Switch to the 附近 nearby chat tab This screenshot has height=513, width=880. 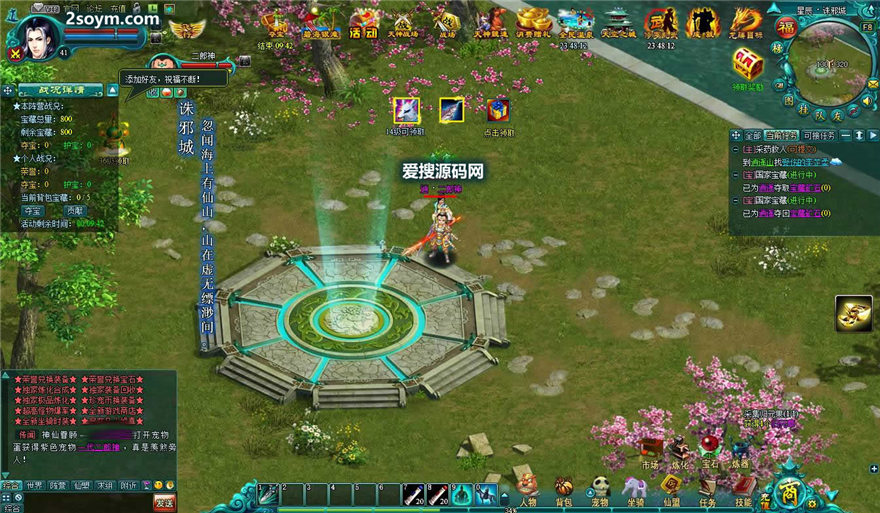129,486
